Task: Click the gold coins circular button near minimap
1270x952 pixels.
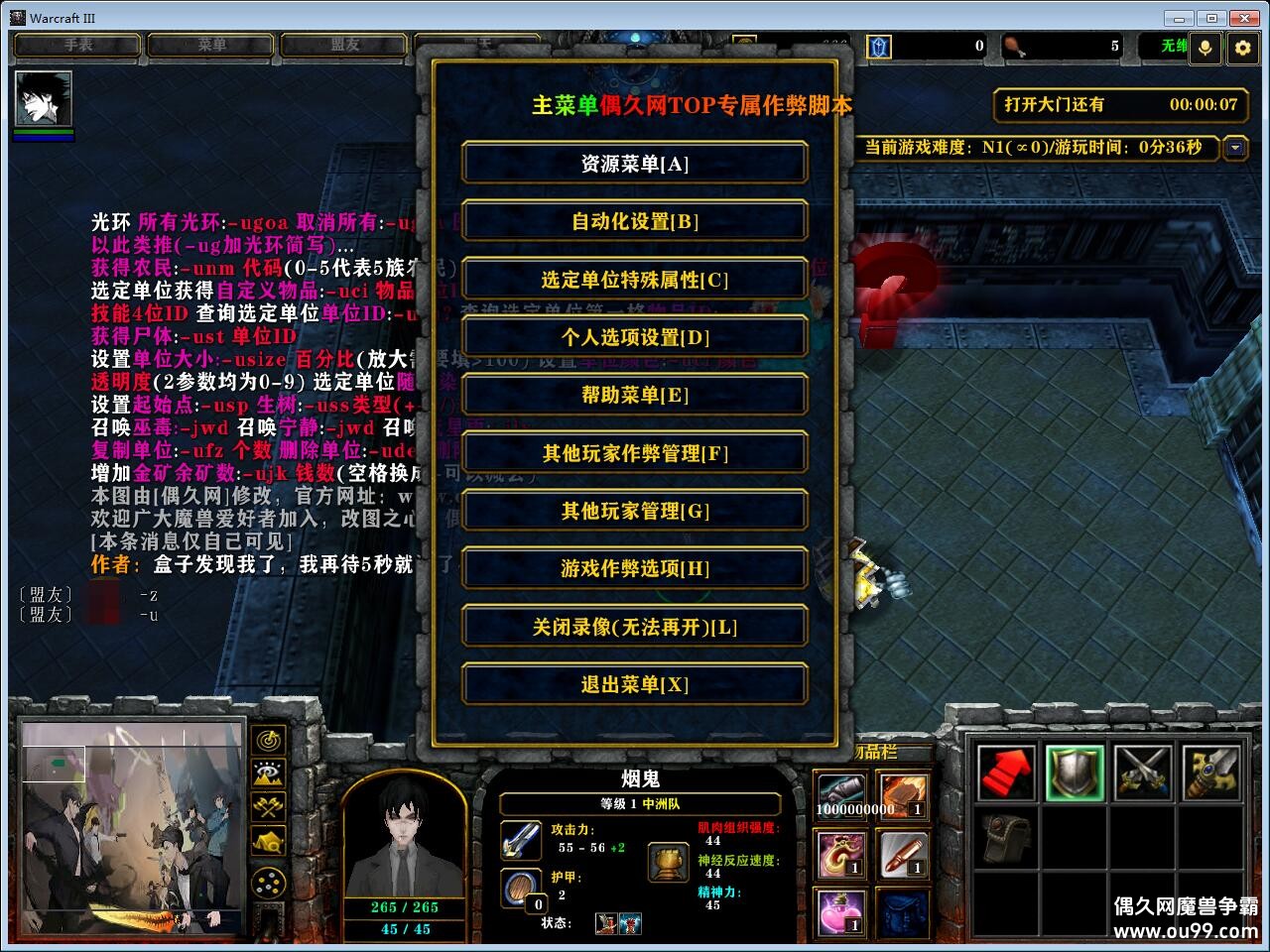Action: 268,881
